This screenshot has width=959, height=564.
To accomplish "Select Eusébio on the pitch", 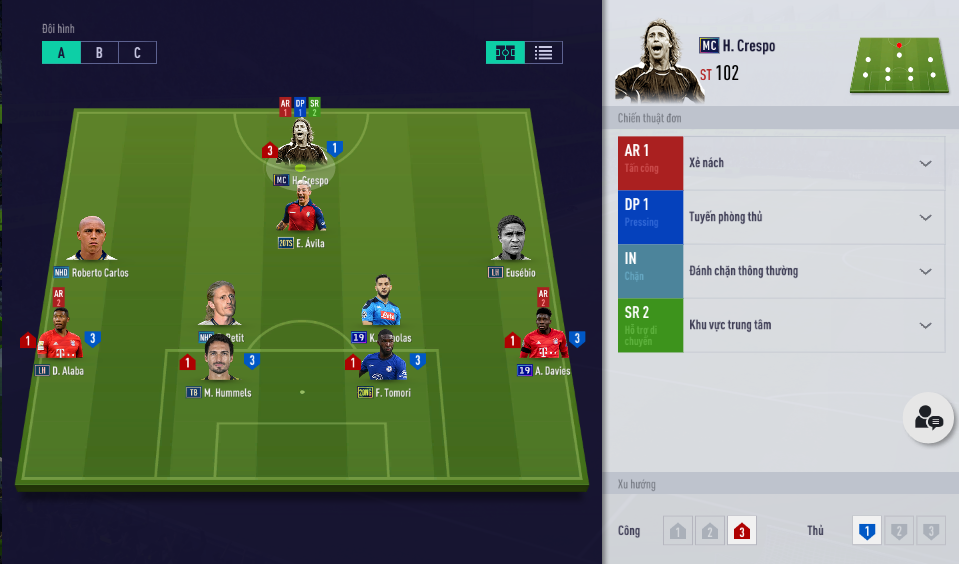I will click(x=511, y=242).
